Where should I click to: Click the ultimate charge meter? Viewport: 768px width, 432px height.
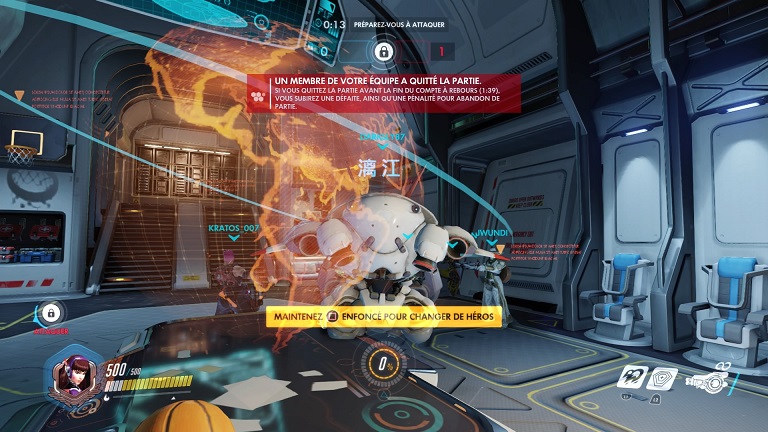(383, 365)
